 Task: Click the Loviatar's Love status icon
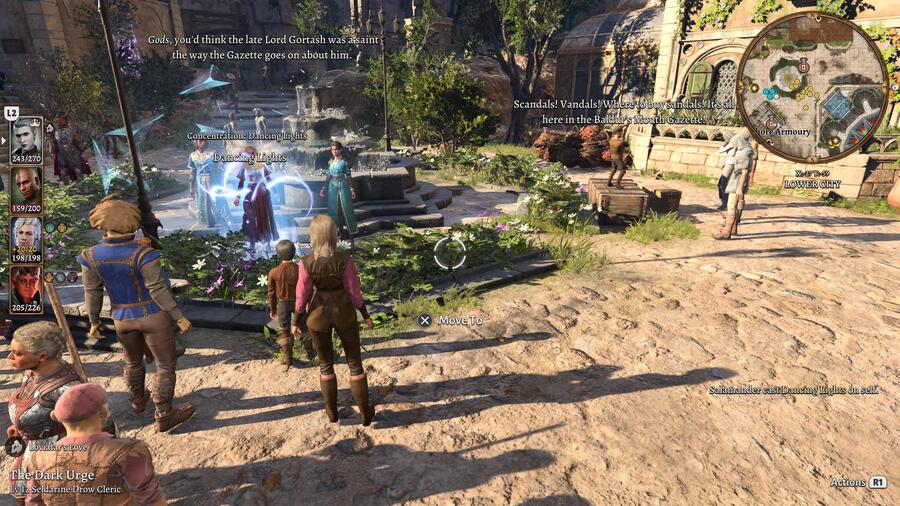click(15, 446)
